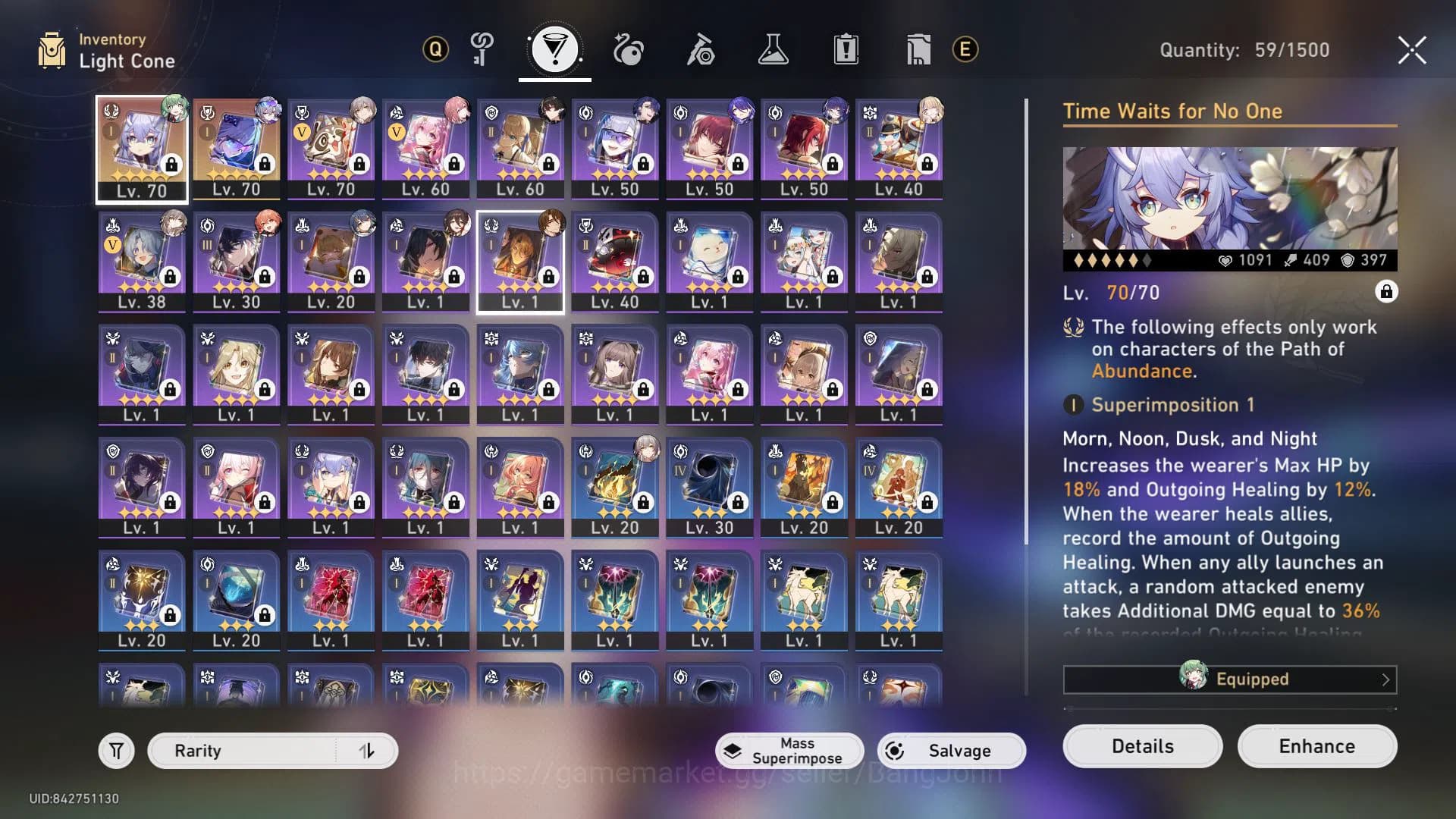Switch to the Light Cone inventory tab

554,49
